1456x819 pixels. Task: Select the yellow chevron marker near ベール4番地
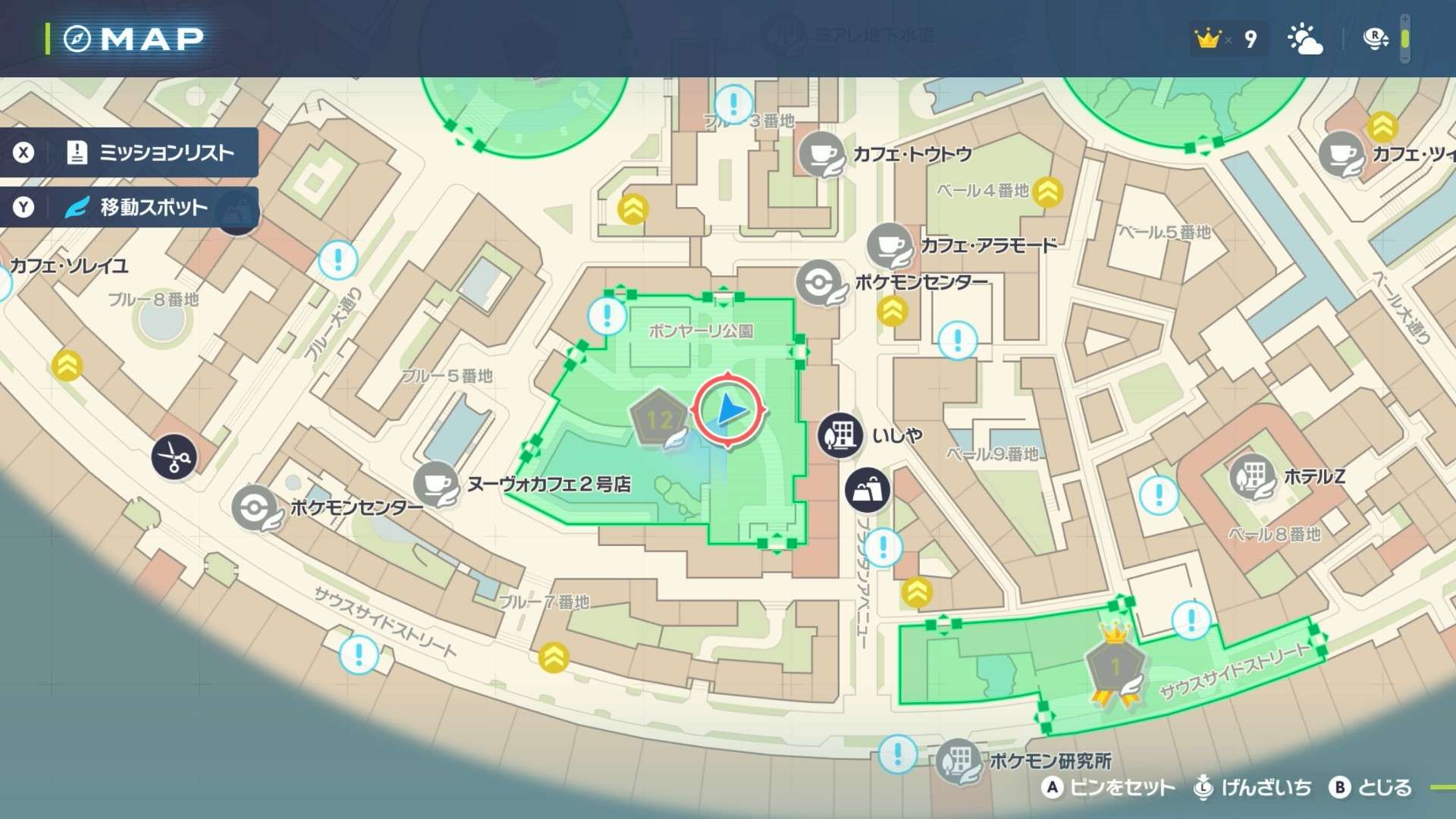(1047, 192)
